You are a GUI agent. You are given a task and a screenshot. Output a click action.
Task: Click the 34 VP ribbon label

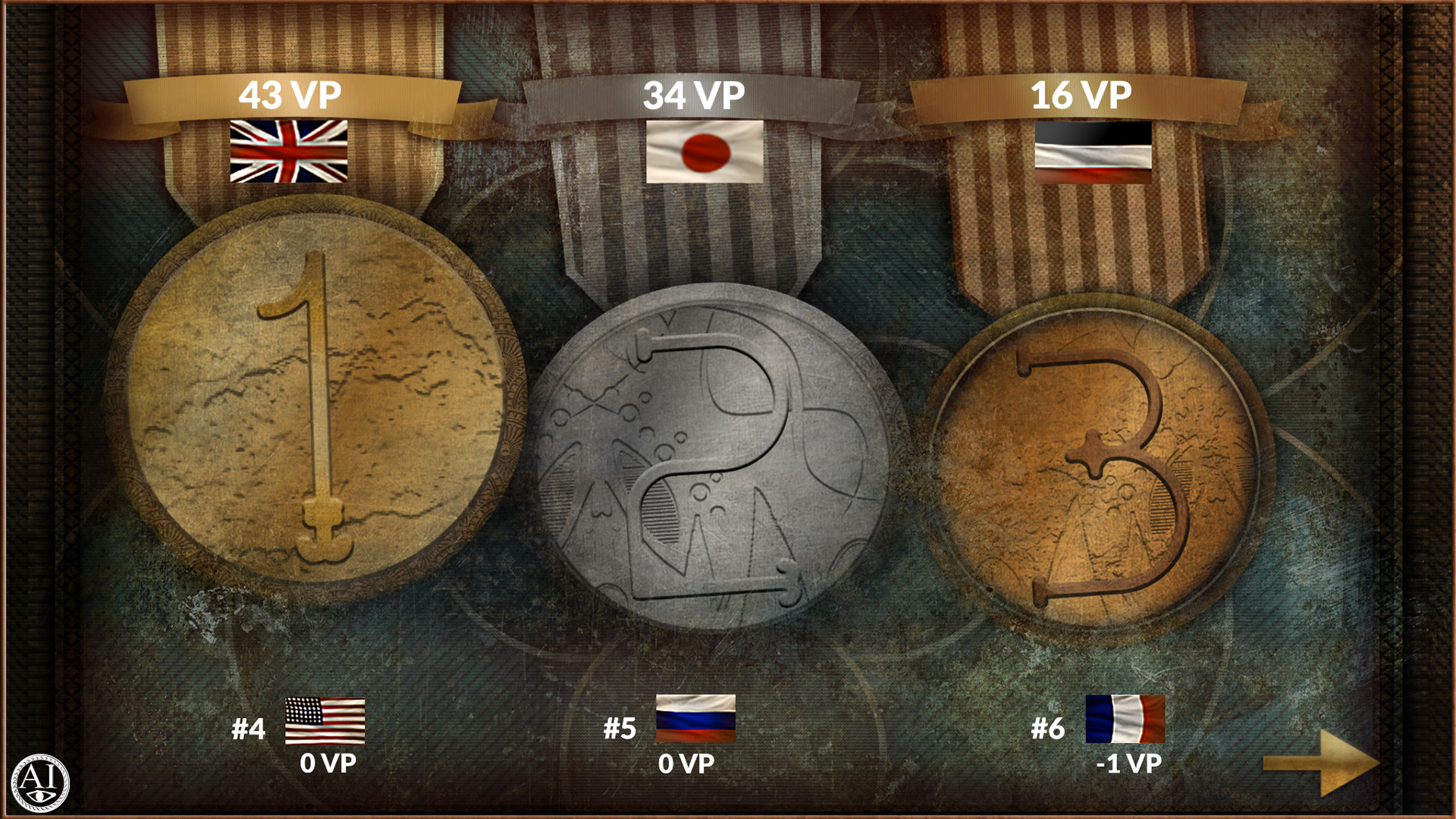coord(694,94)
